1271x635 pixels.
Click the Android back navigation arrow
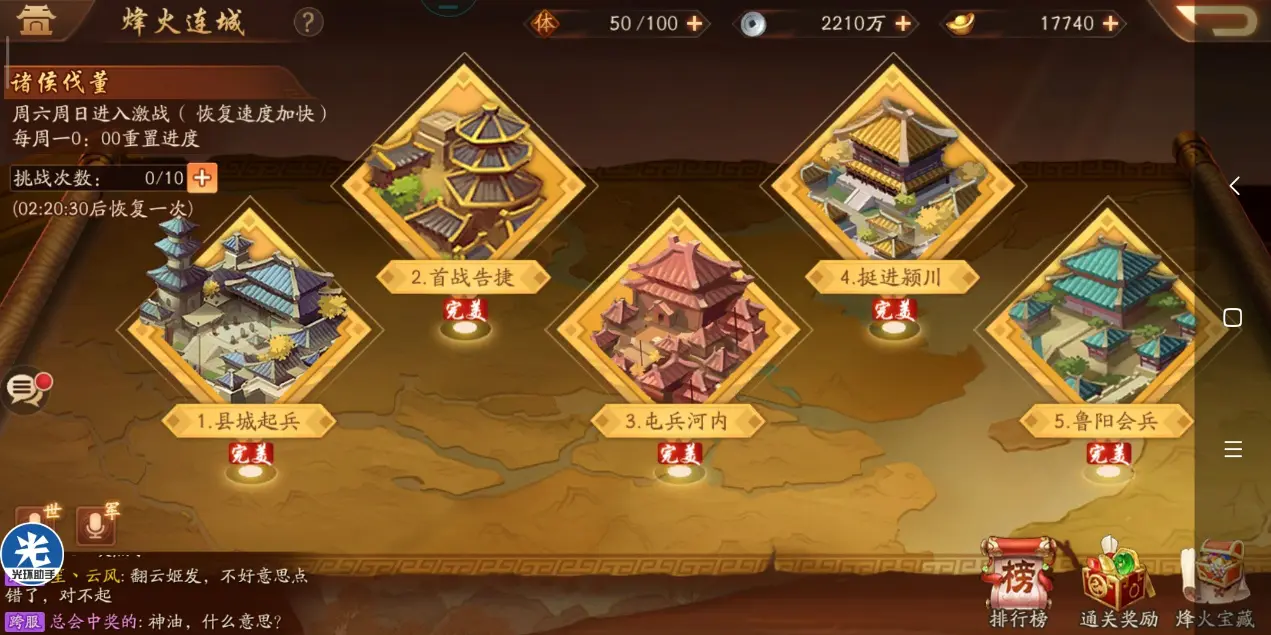click(1234, 186)
